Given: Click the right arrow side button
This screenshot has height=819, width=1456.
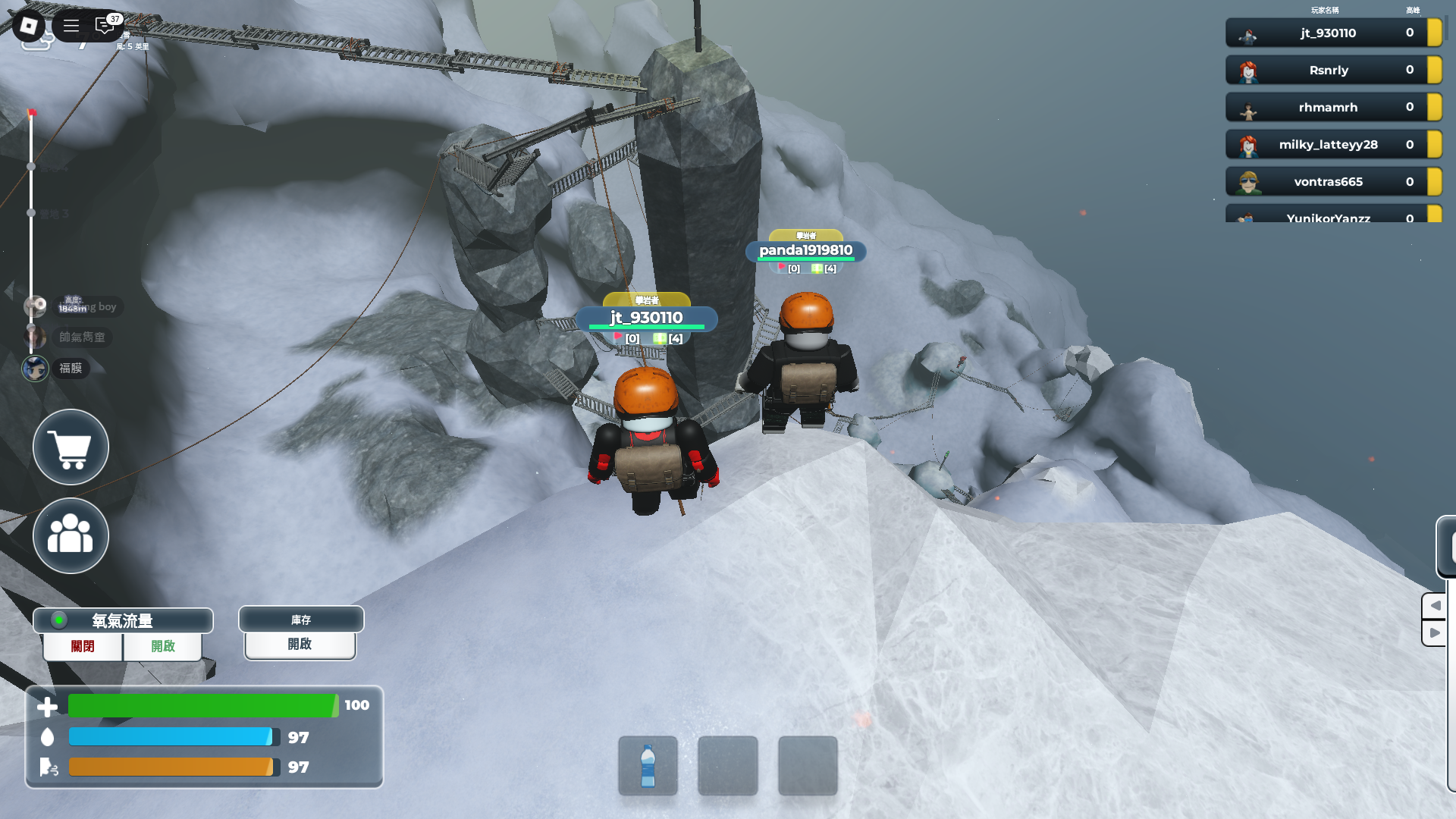Looking at the screenshot, I should click(1435, 633).
